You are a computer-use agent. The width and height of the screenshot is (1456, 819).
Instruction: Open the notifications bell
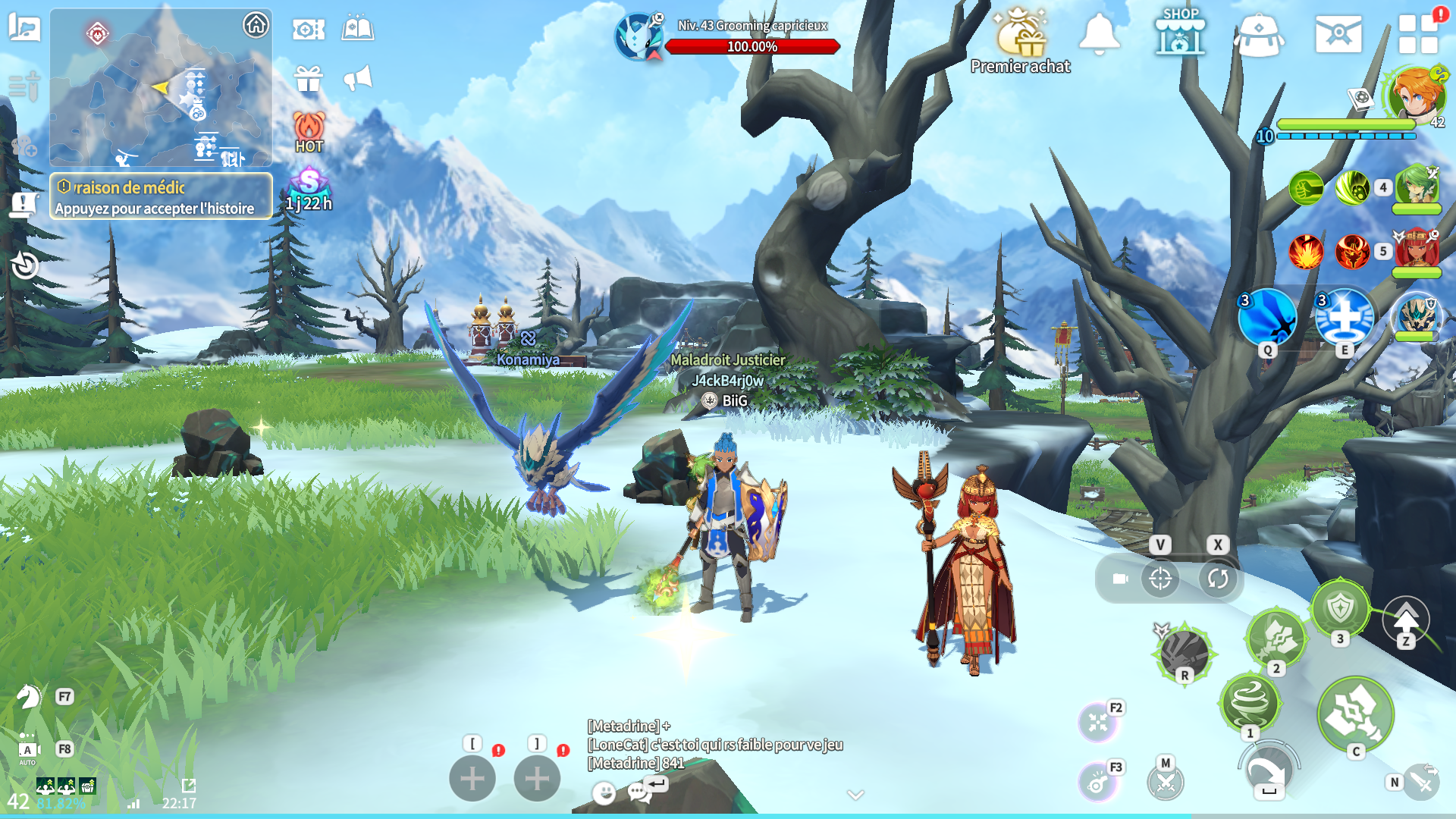1099,34
